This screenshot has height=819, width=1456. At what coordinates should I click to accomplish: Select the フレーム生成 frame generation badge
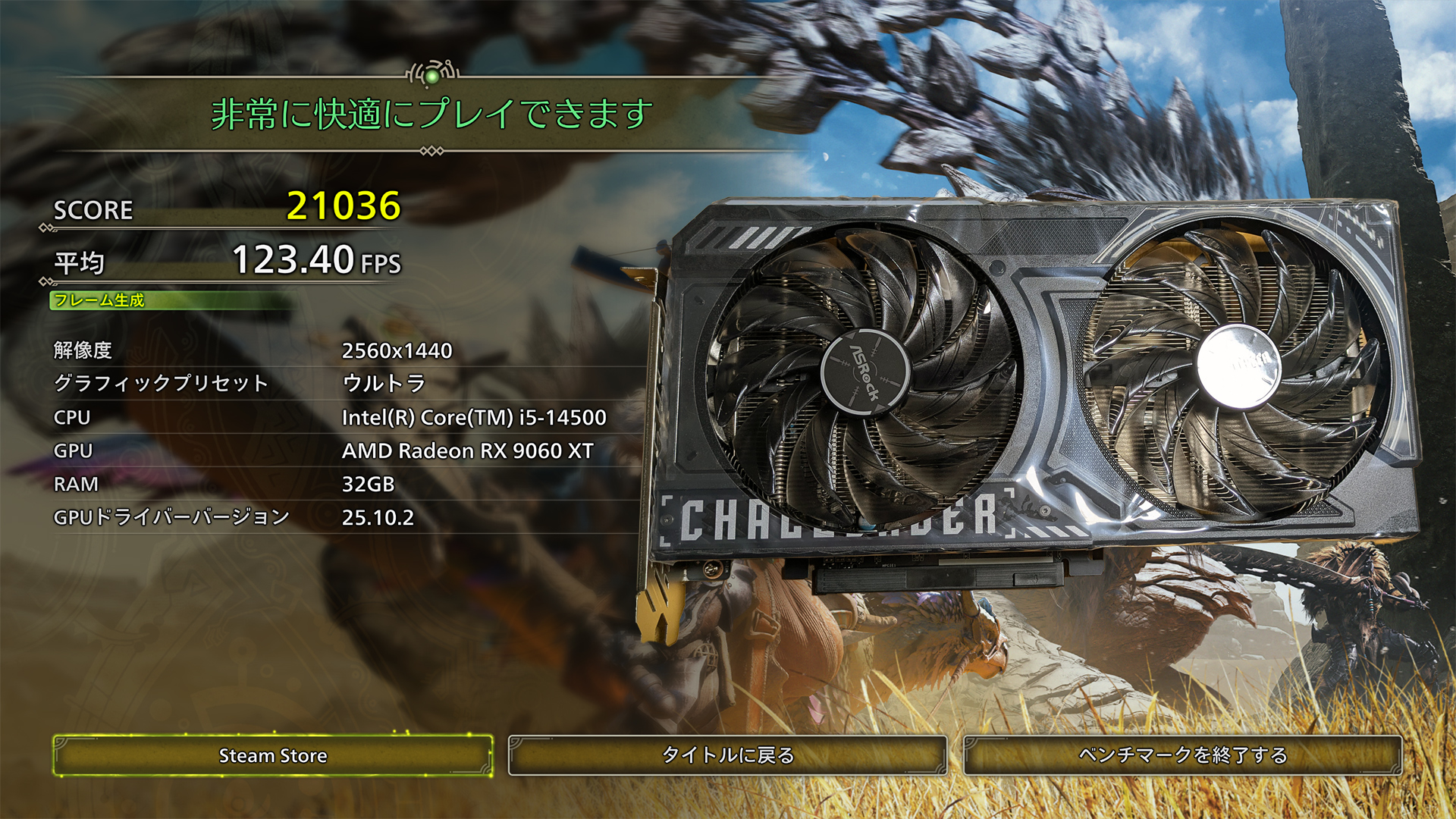99,300
